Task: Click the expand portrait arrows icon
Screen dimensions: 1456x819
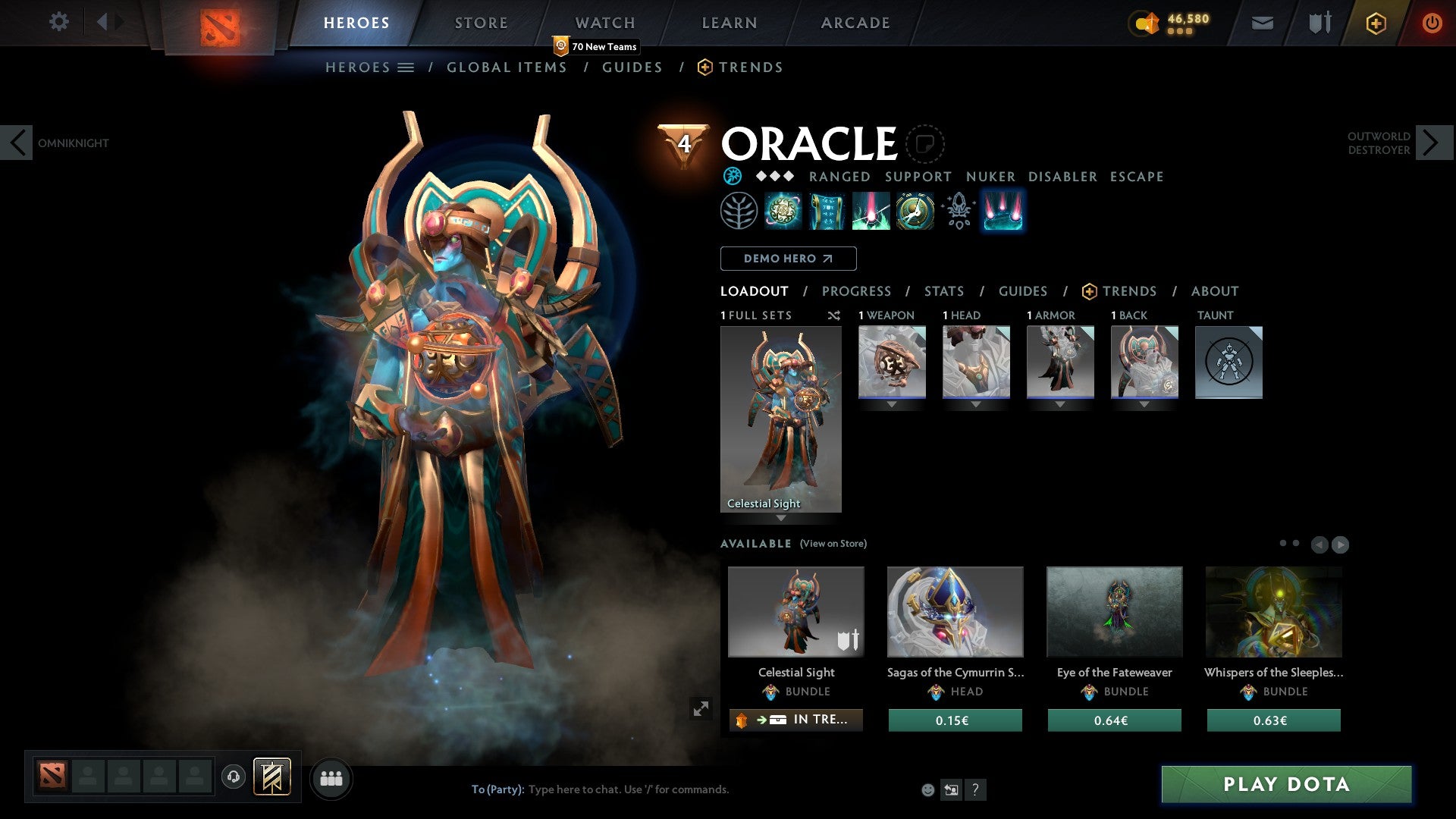Action: click(x=701, y=708)
